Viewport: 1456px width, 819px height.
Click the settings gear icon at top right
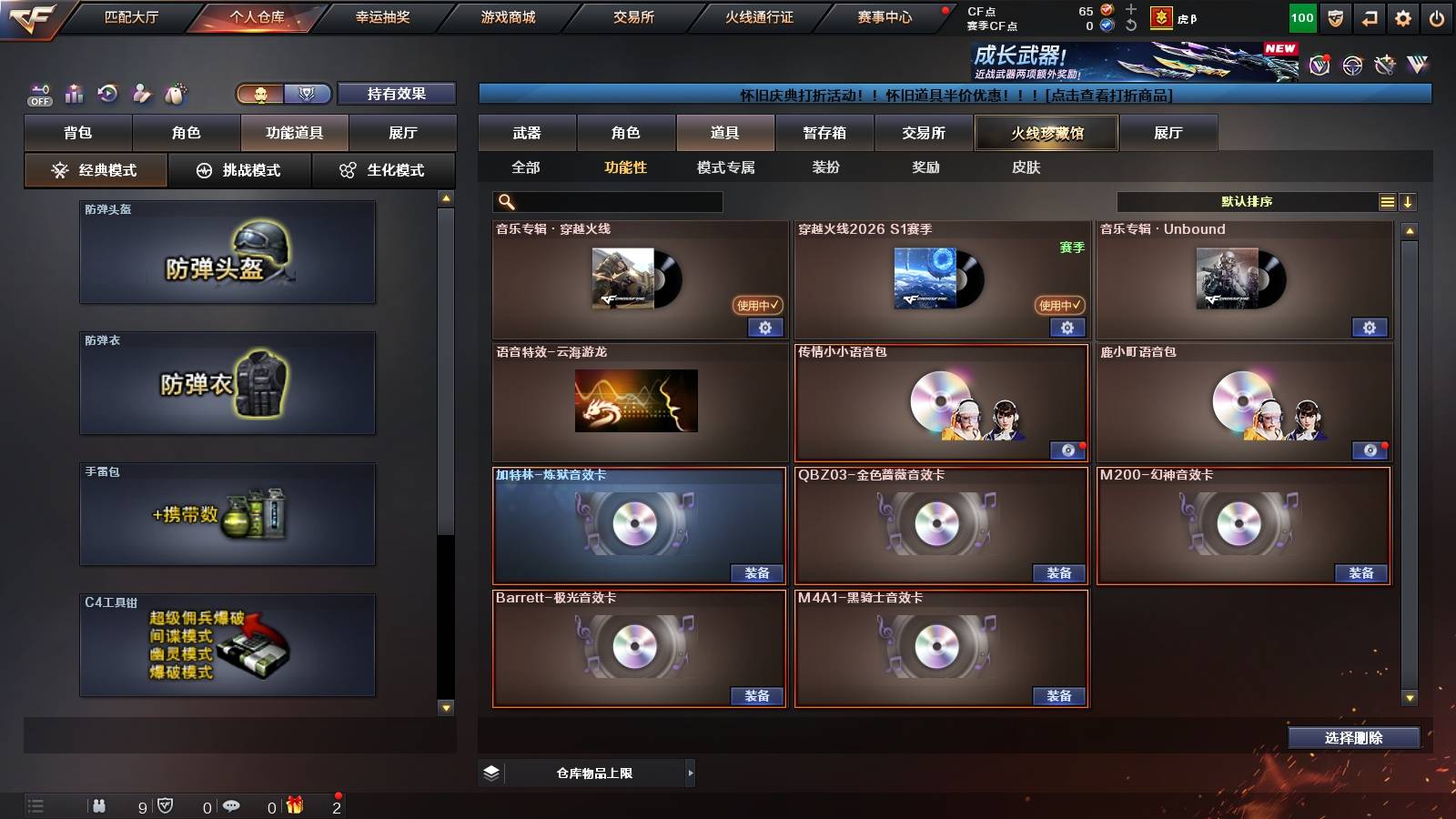click(1402, 16)
